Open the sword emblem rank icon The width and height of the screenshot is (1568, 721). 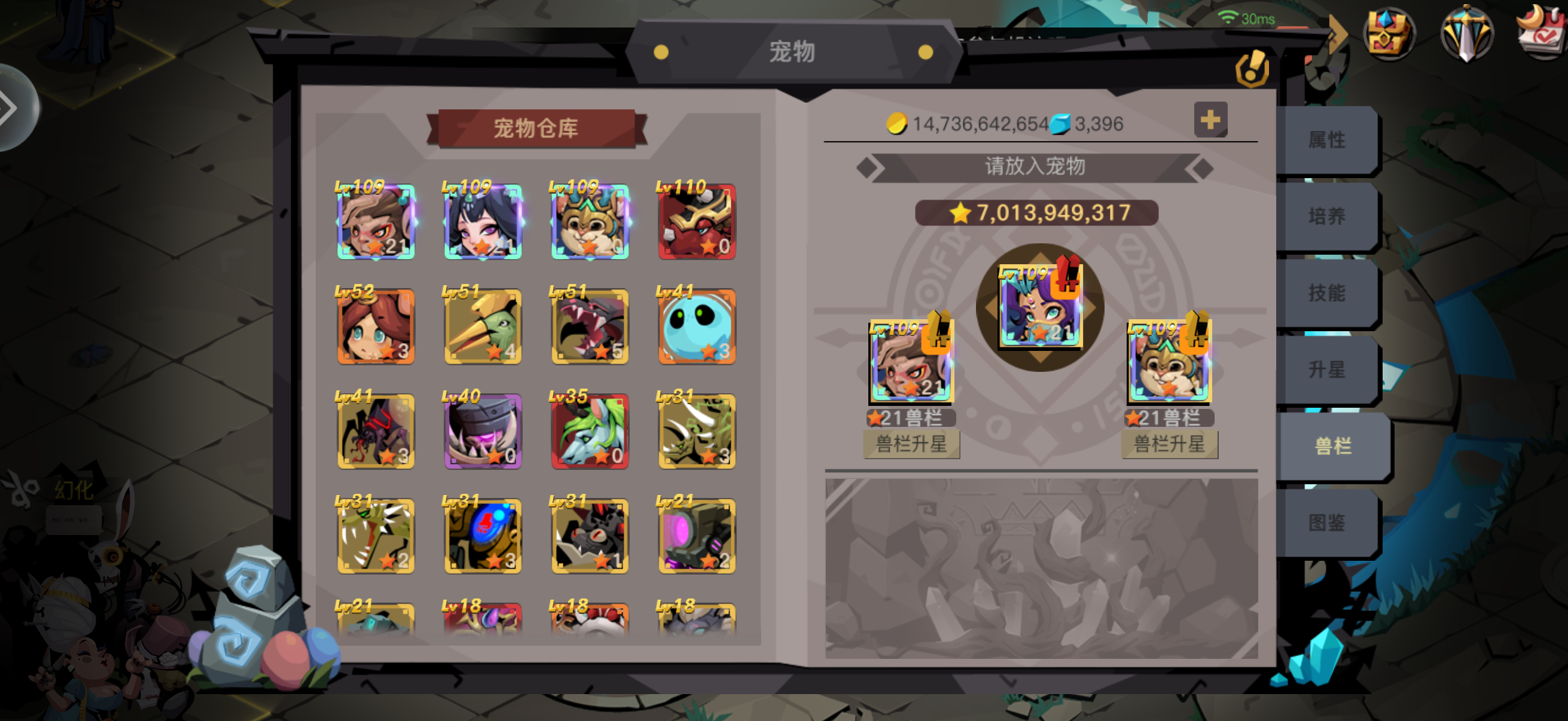pos(1466,32)
